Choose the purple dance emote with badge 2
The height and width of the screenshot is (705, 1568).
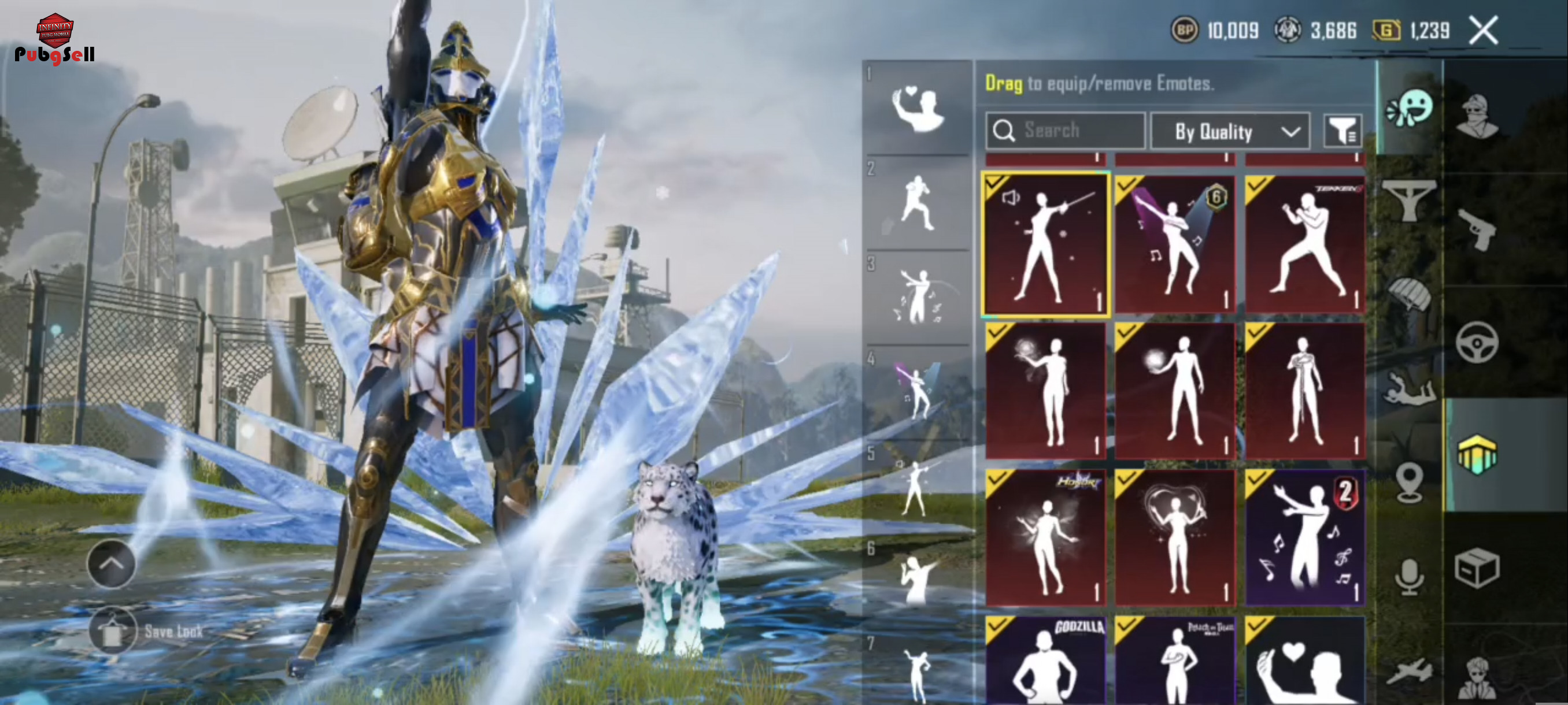(1304, 538)
